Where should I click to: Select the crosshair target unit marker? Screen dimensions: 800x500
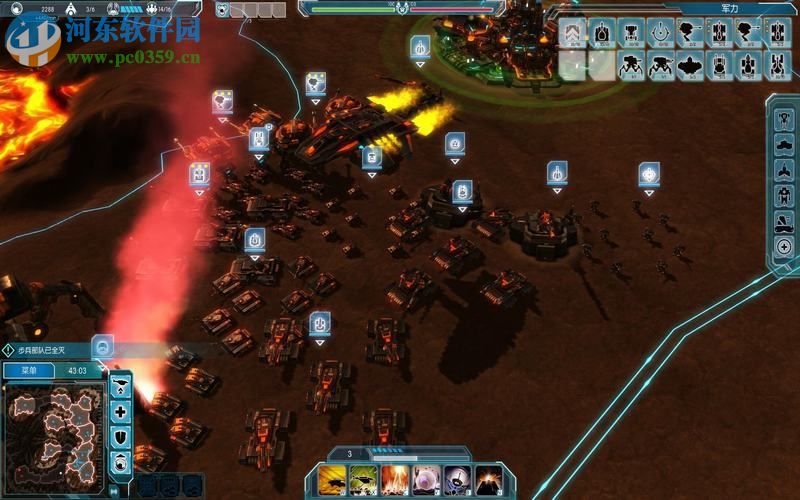coord(649,174)
